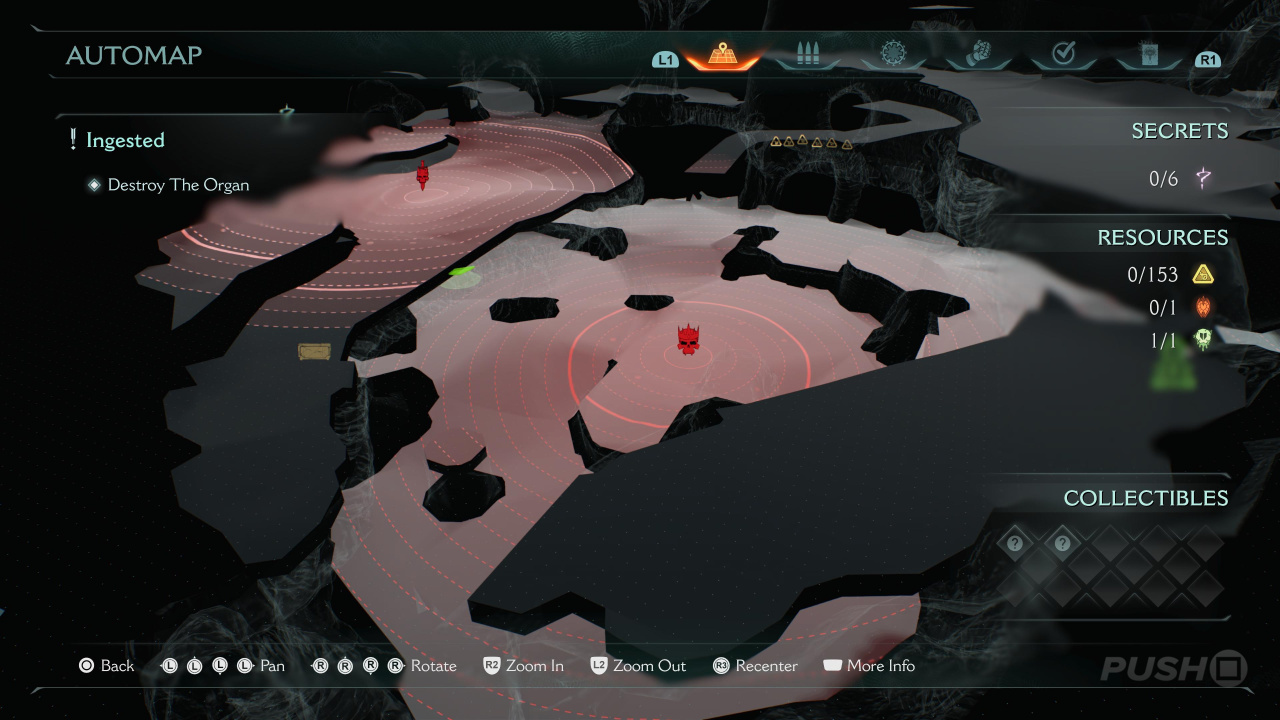
Task: Open the spiked shield saw tab
Action: (x=893, y=55)
